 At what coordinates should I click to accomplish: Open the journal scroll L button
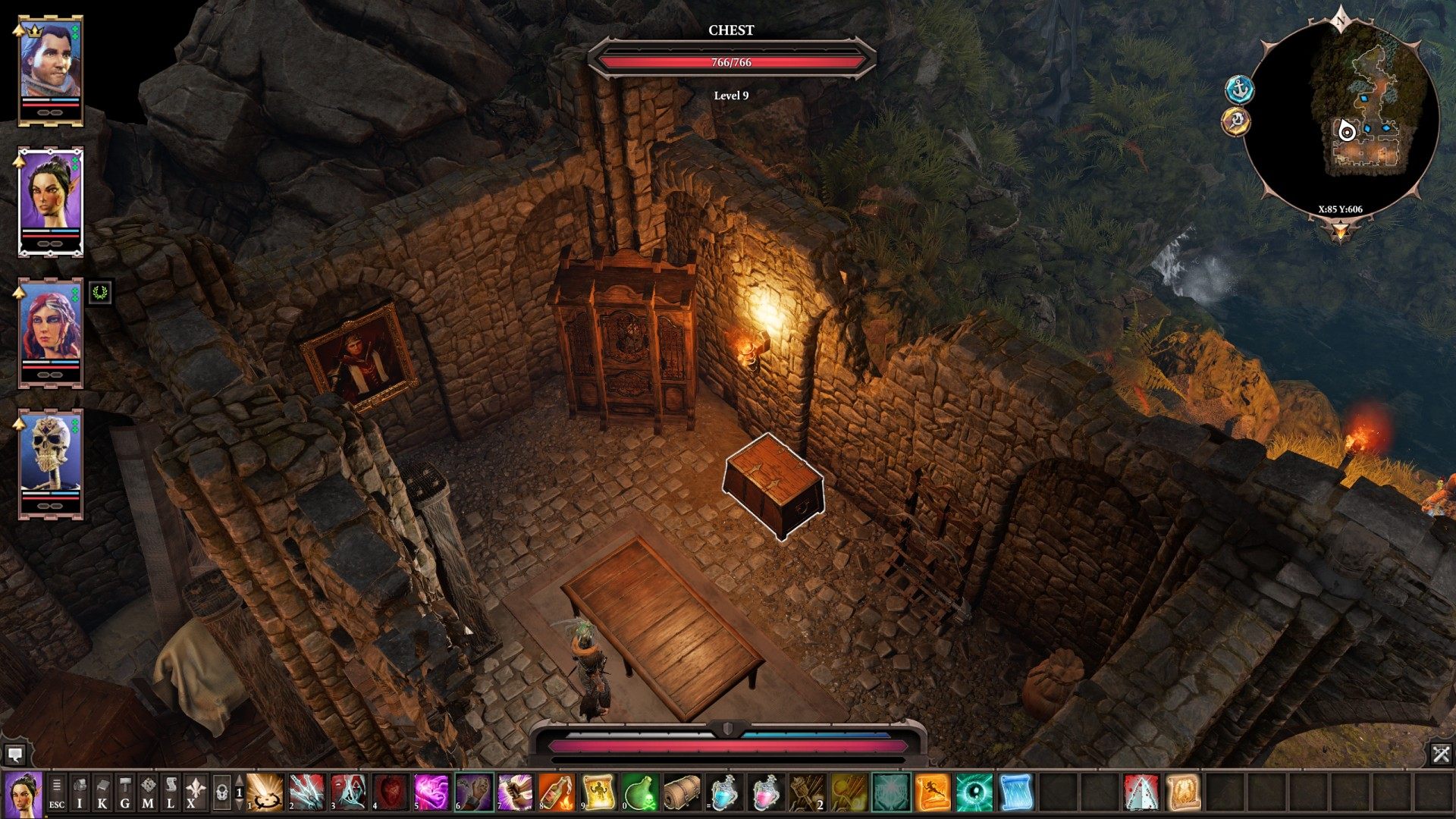click(x=171, y=793)
